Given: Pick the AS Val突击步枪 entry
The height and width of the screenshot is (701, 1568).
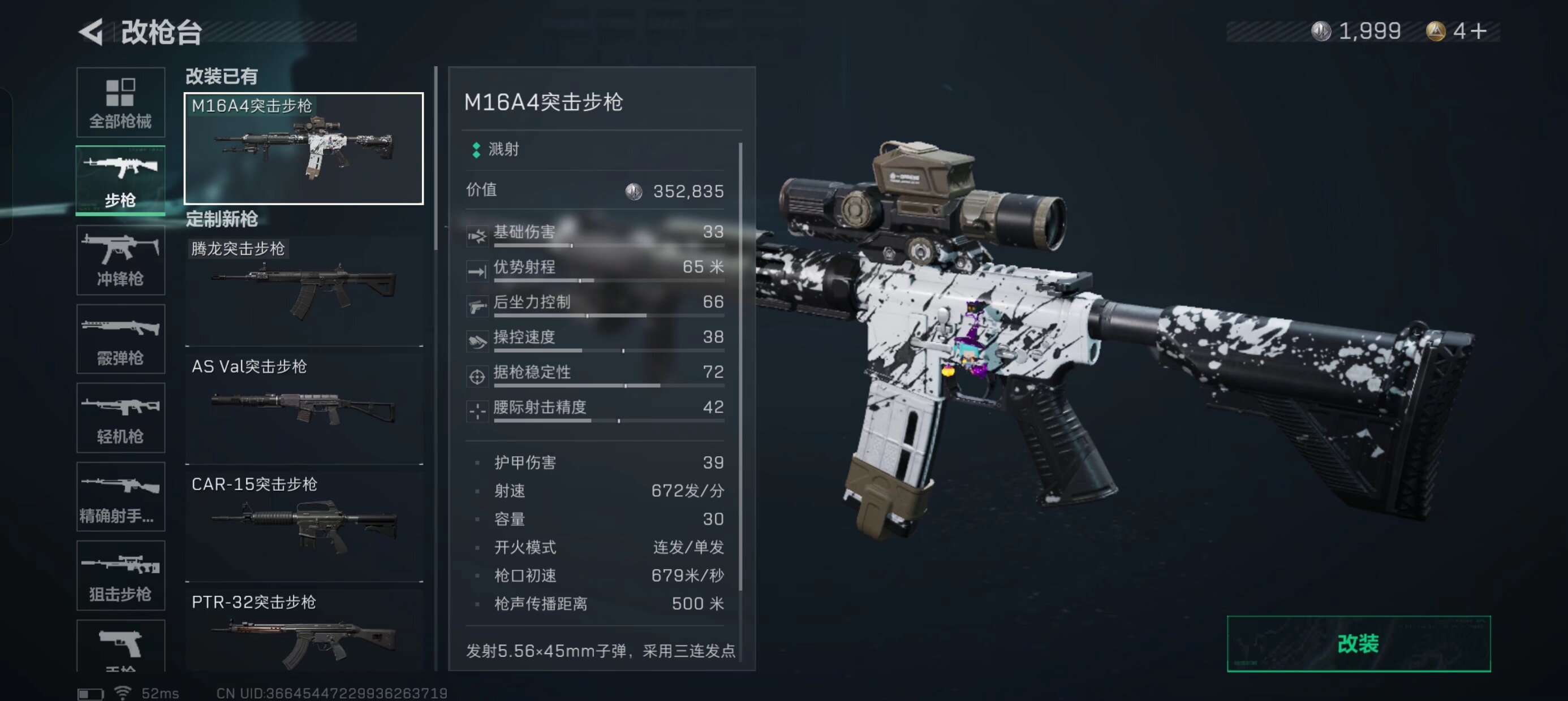Looking at the screenshot, I should (x=304, y=408).
